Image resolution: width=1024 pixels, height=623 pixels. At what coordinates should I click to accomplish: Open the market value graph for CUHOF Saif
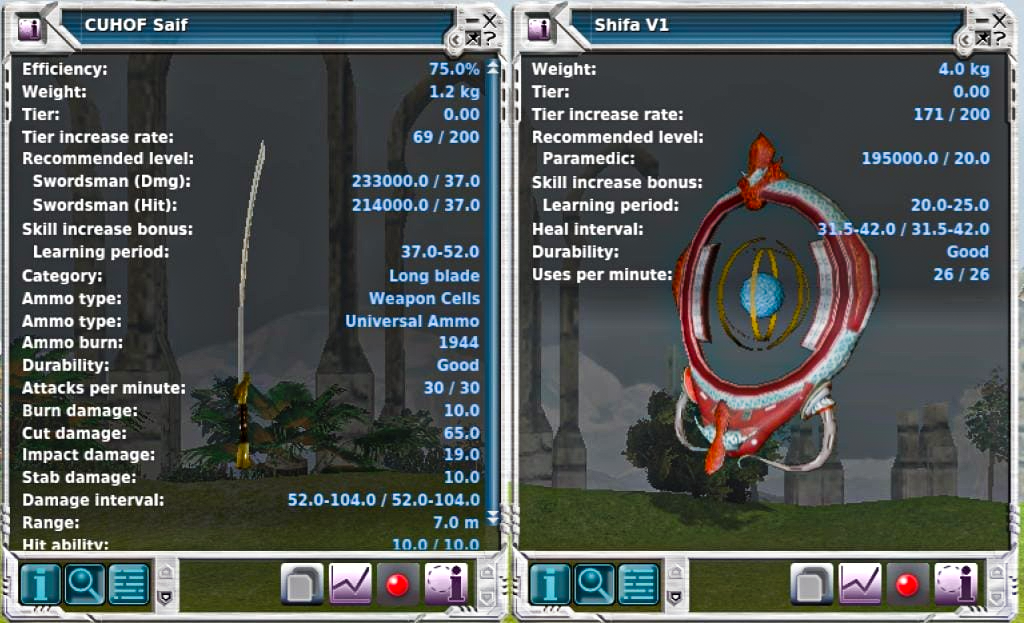click(350, 584)
